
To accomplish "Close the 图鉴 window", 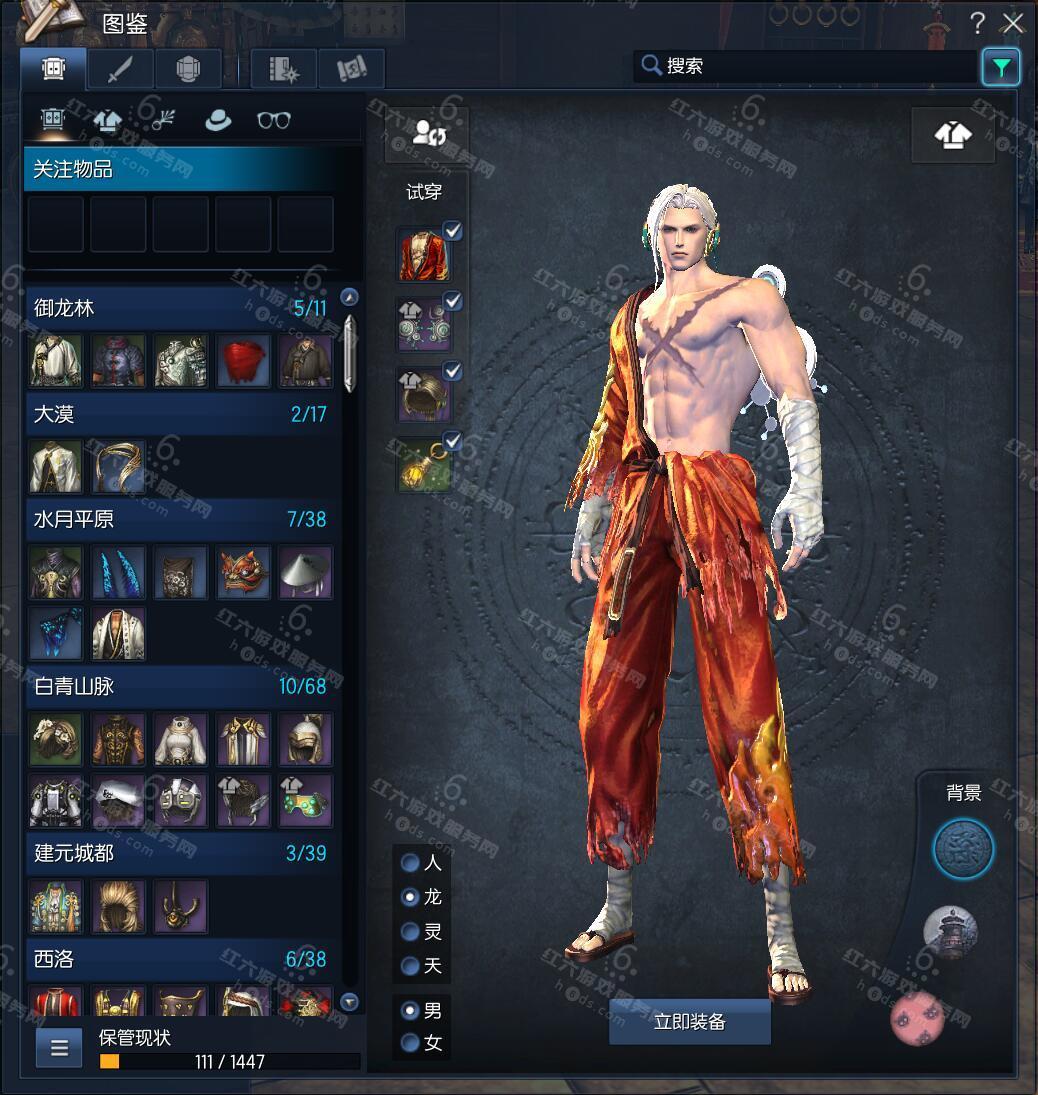I will [x=1013, y=23].
